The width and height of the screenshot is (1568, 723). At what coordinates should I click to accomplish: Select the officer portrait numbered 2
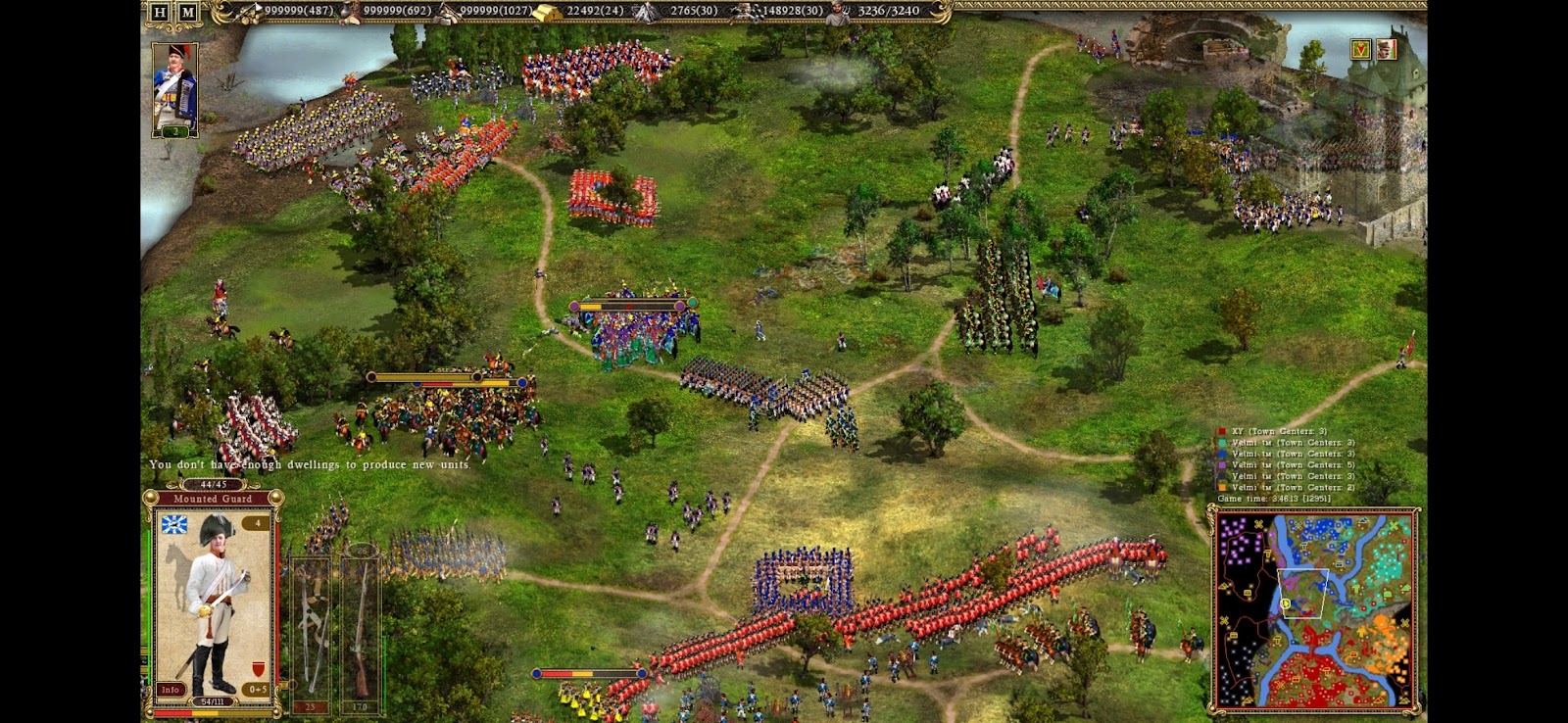175,90
